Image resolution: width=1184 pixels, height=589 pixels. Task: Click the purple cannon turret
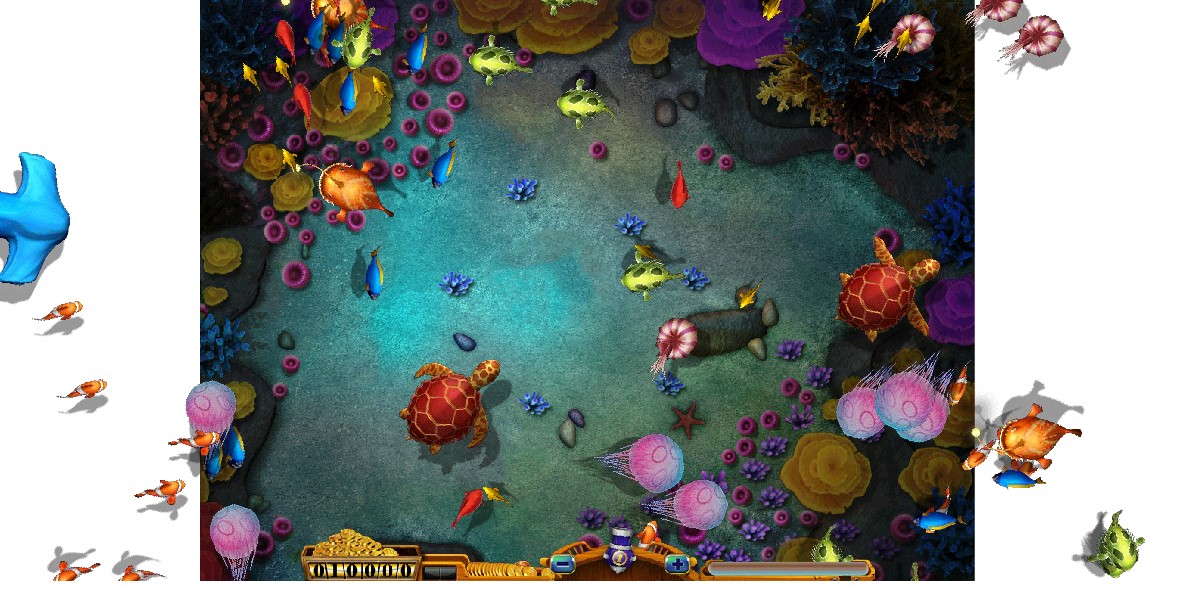click(x=620, y=552)
